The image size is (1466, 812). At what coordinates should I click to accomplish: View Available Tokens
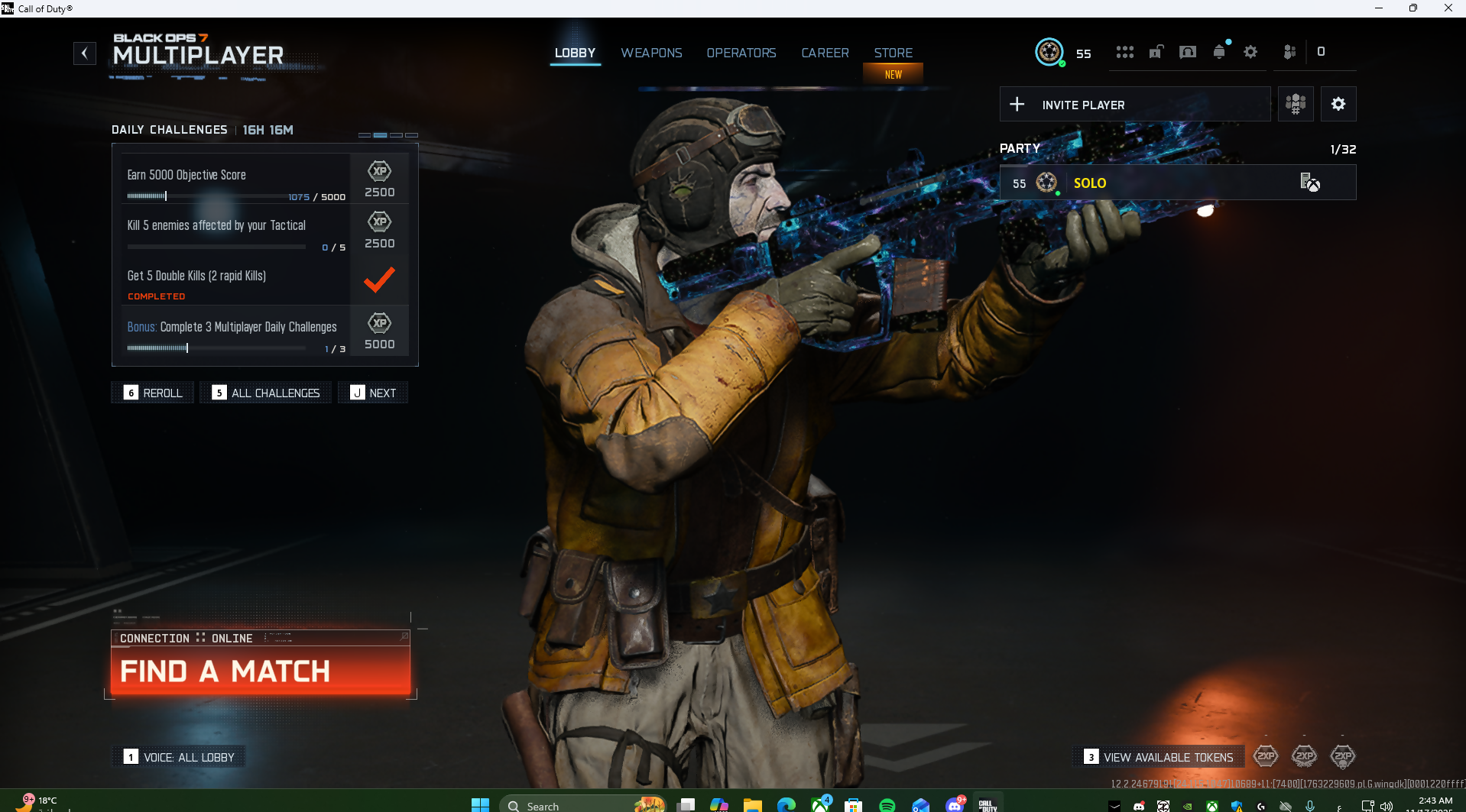pos(1159,757)
